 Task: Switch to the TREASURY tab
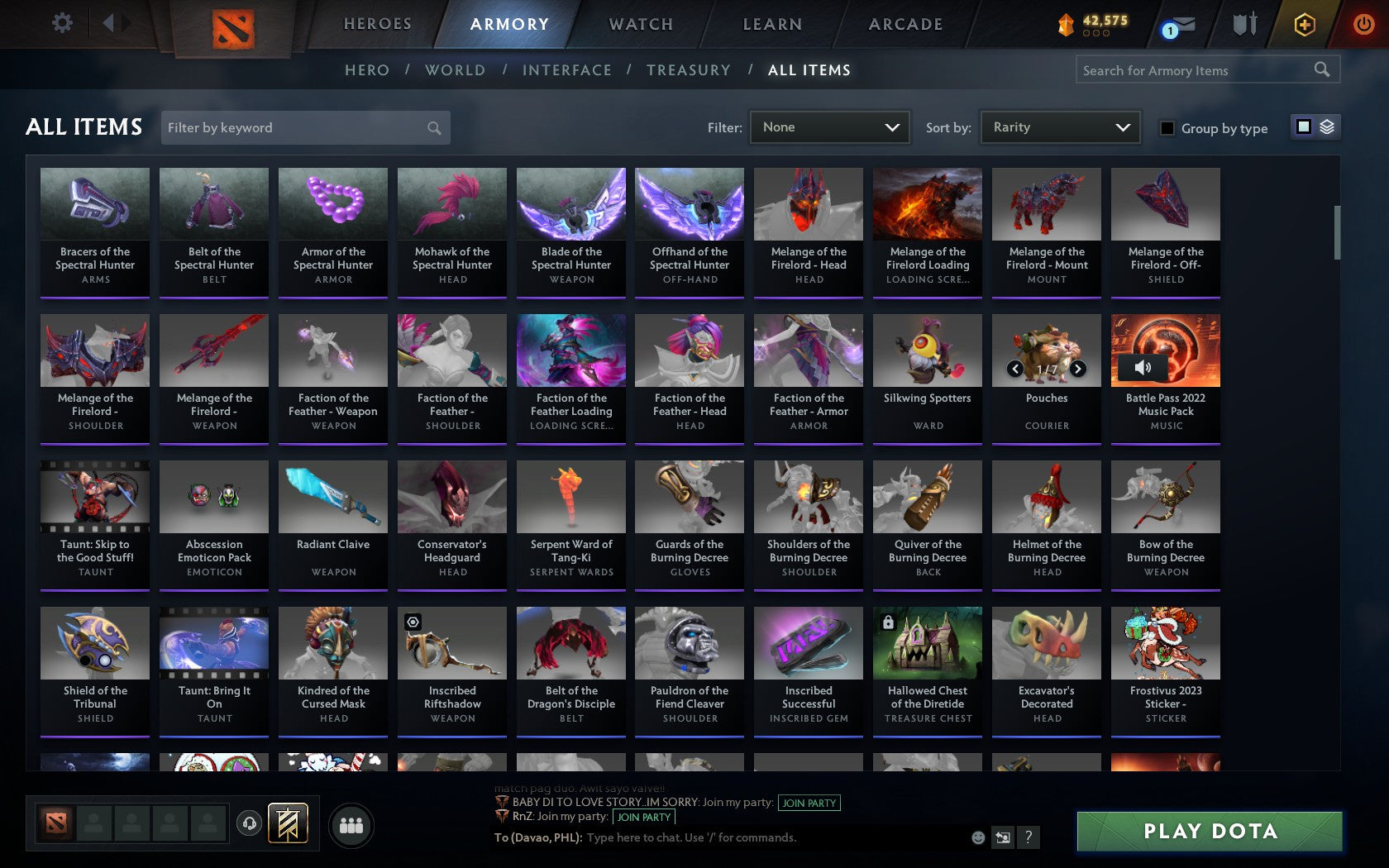[689, 70]
